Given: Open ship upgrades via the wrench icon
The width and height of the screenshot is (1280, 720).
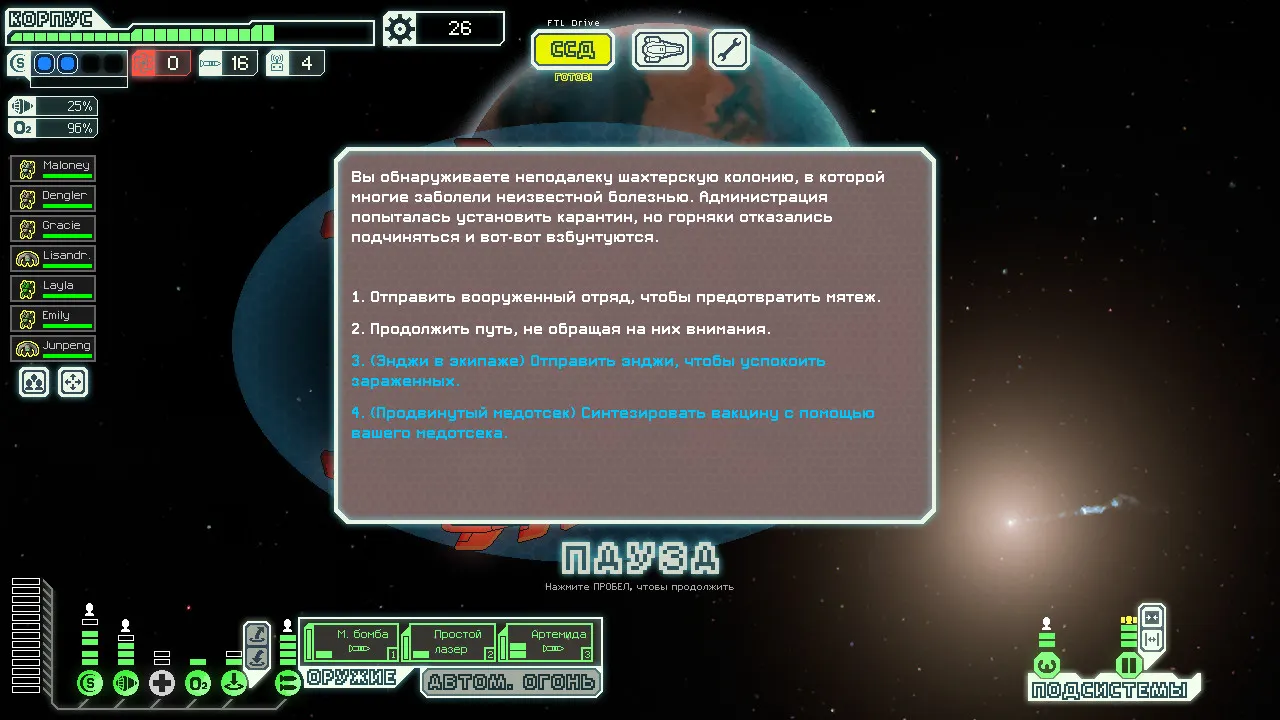Looking at the screenshot, I should 729,48.
